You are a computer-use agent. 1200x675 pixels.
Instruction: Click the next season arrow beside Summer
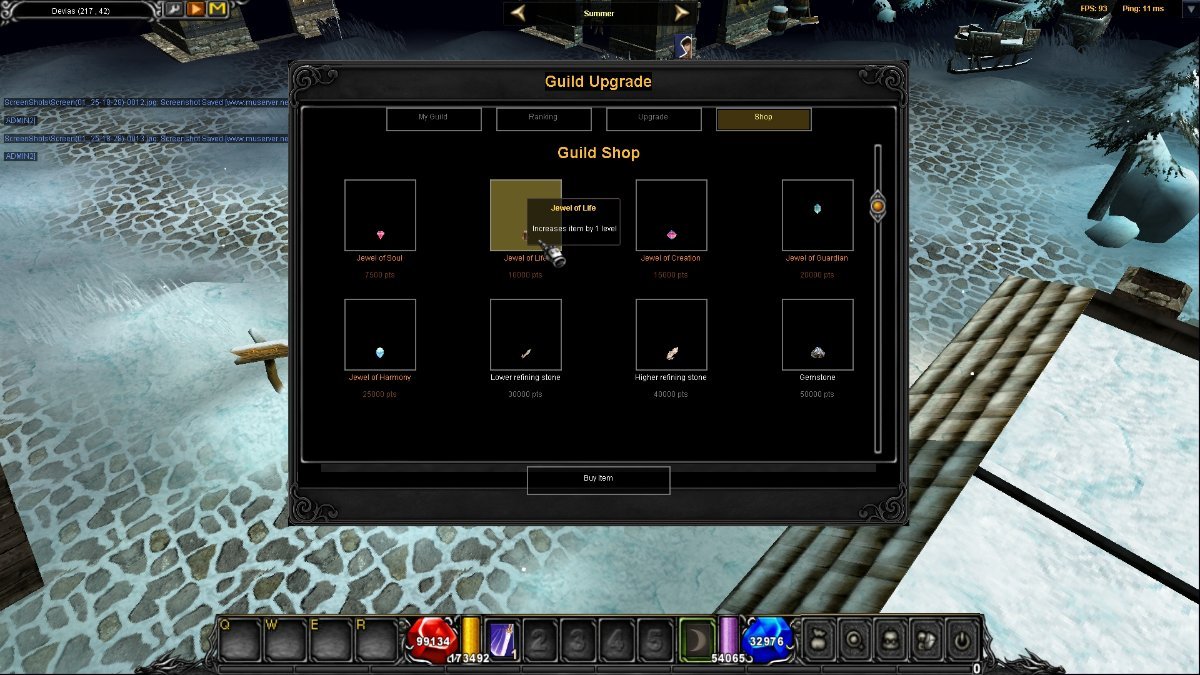tap(682, 13)
